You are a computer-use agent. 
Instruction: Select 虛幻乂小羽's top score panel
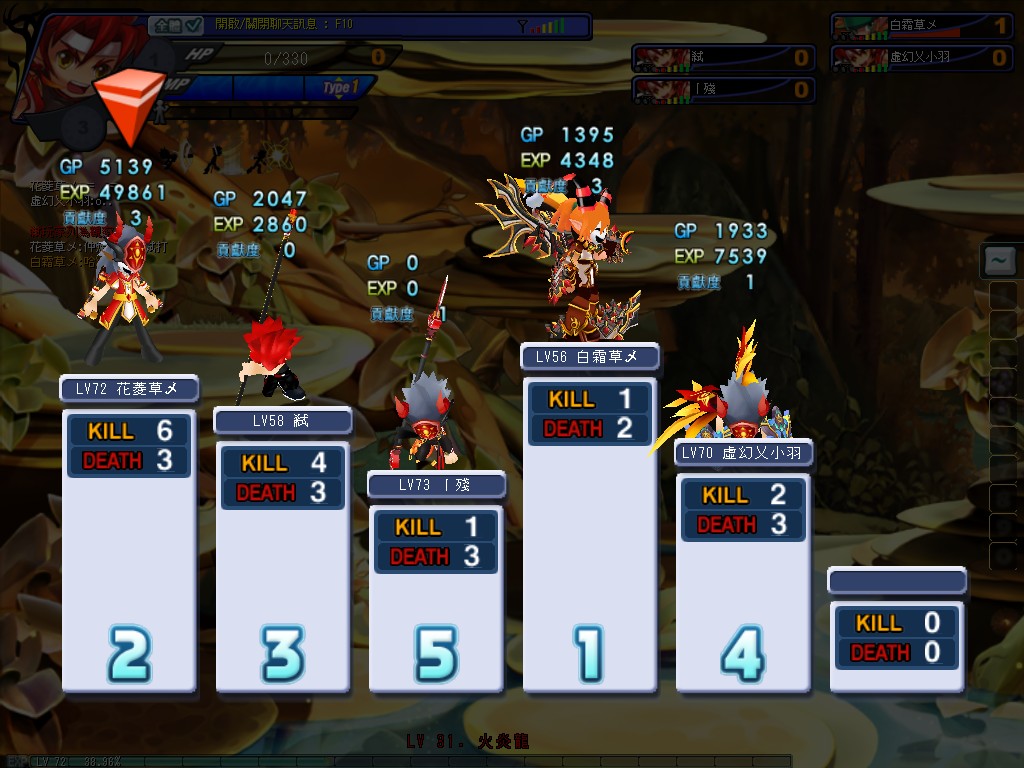pyautogui.click(x=921, y=57)
